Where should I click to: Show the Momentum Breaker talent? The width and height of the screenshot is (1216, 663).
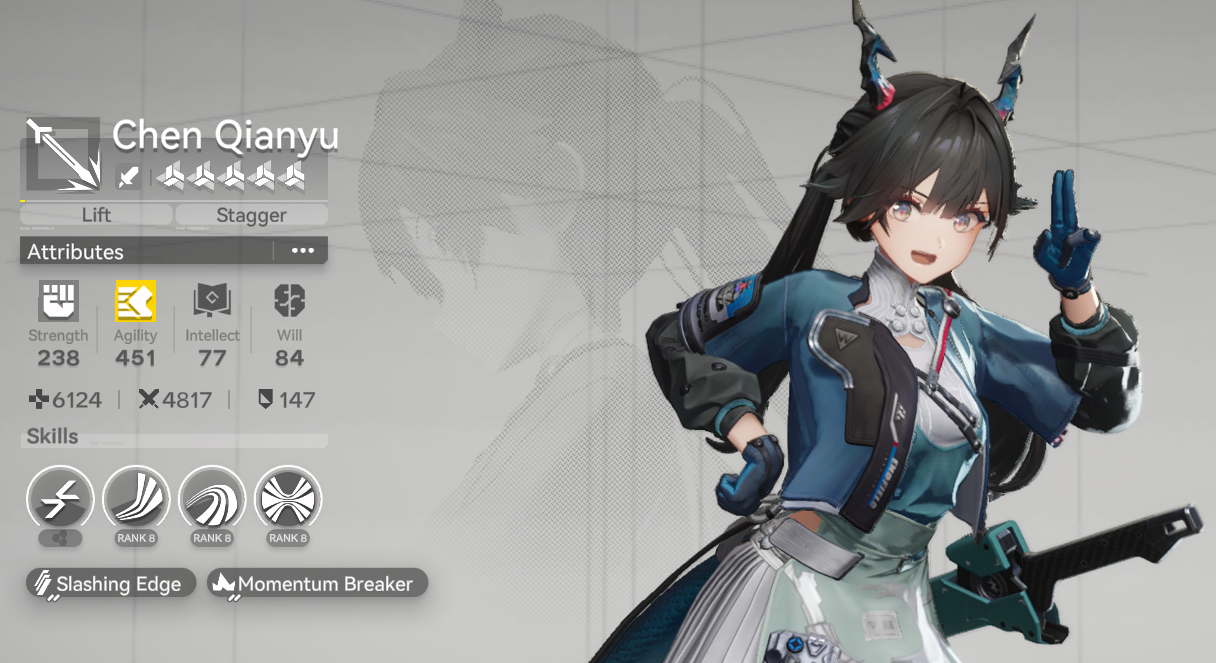(x=316, y=584)
